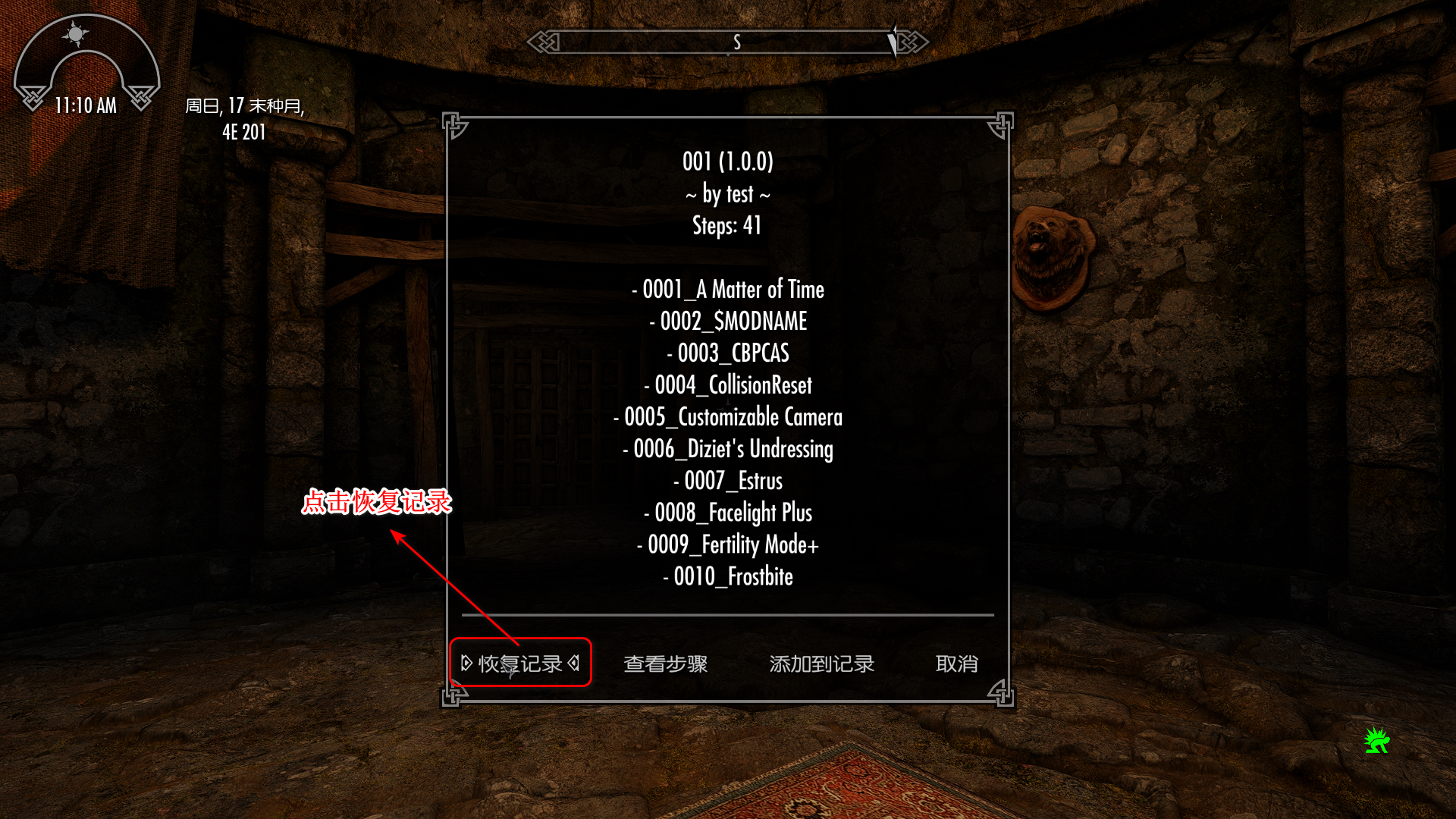Select the 0007_Estrus entry

pos(728,481)
